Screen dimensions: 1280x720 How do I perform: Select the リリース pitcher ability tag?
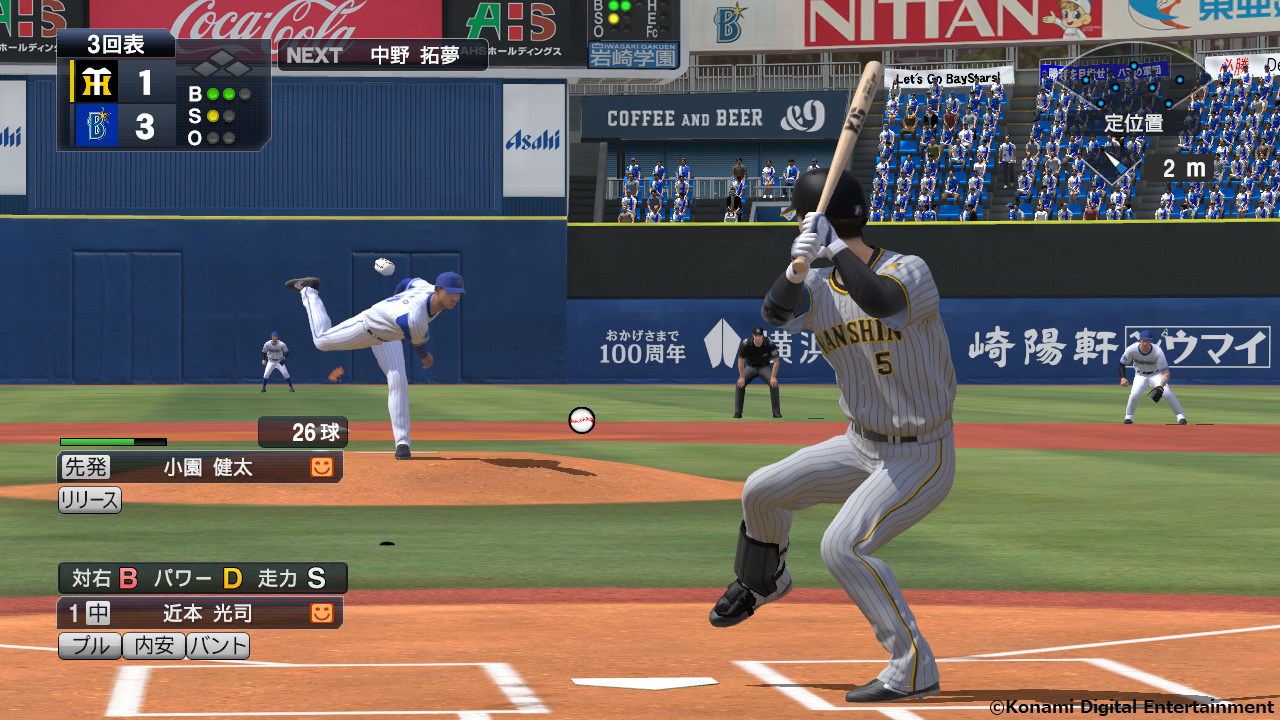90,500
